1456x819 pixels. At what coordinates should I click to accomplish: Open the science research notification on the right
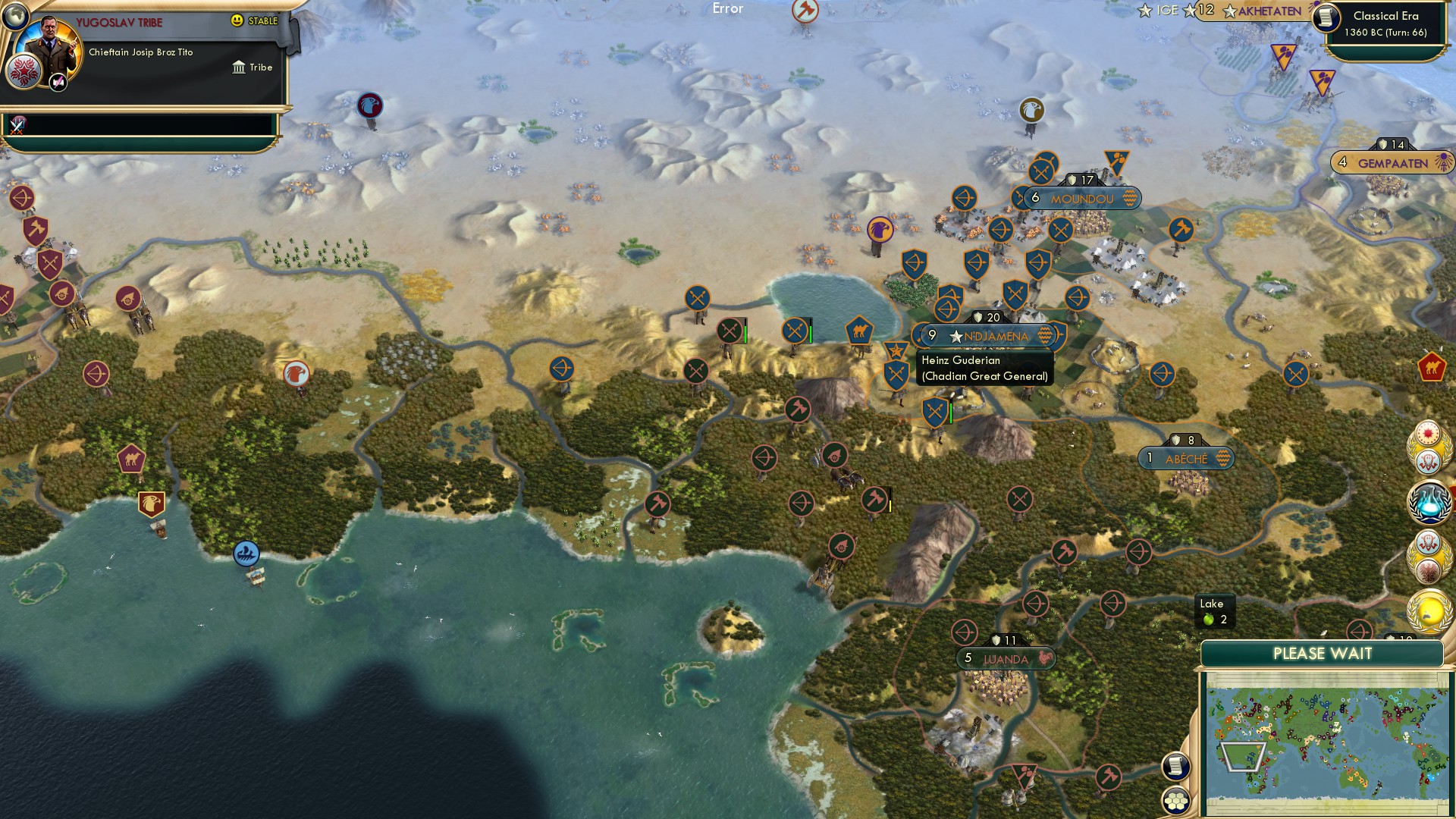1429,499
